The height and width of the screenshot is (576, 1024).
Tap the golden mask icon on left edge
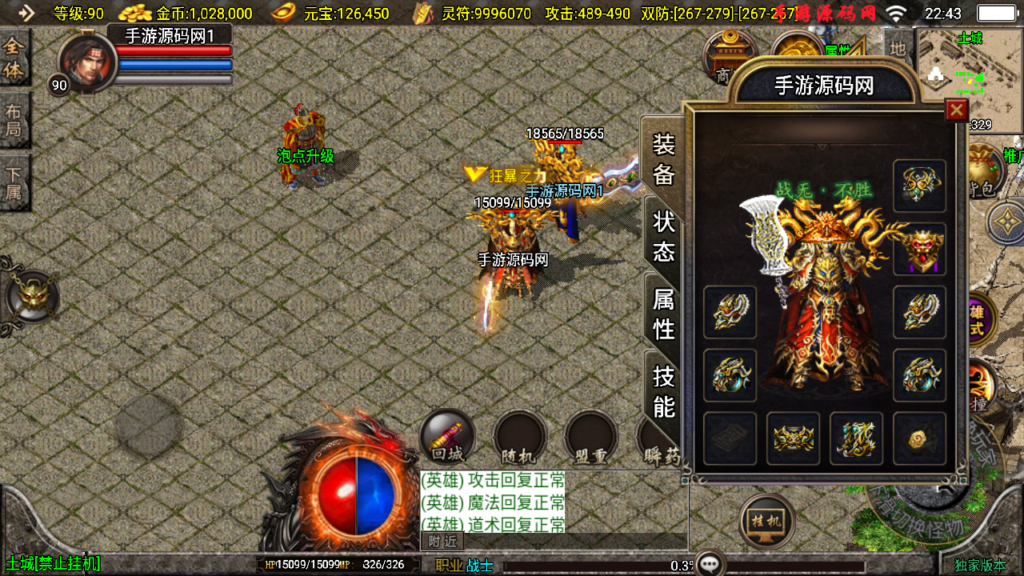tap(32, 294)
